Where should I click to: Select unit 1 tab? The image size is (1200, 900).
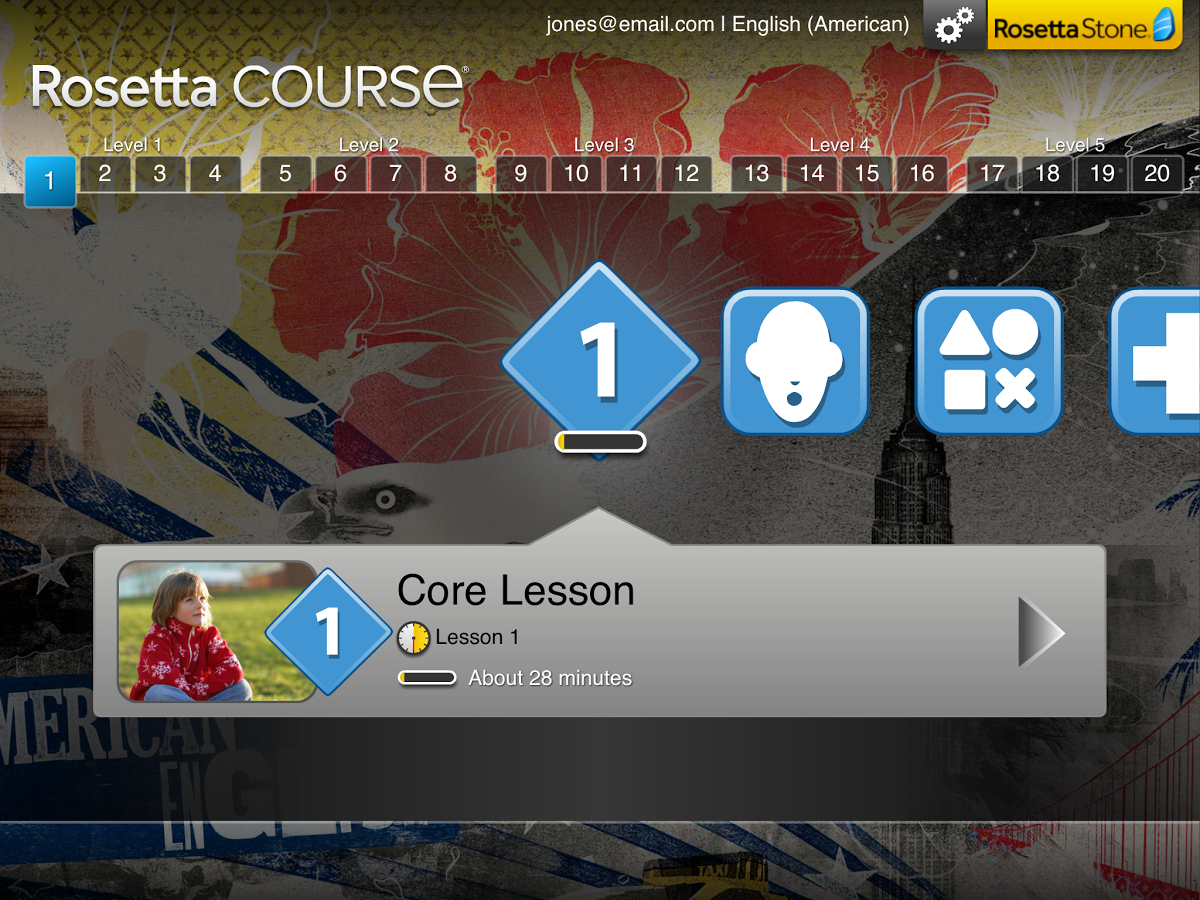[x=50, y=182]
